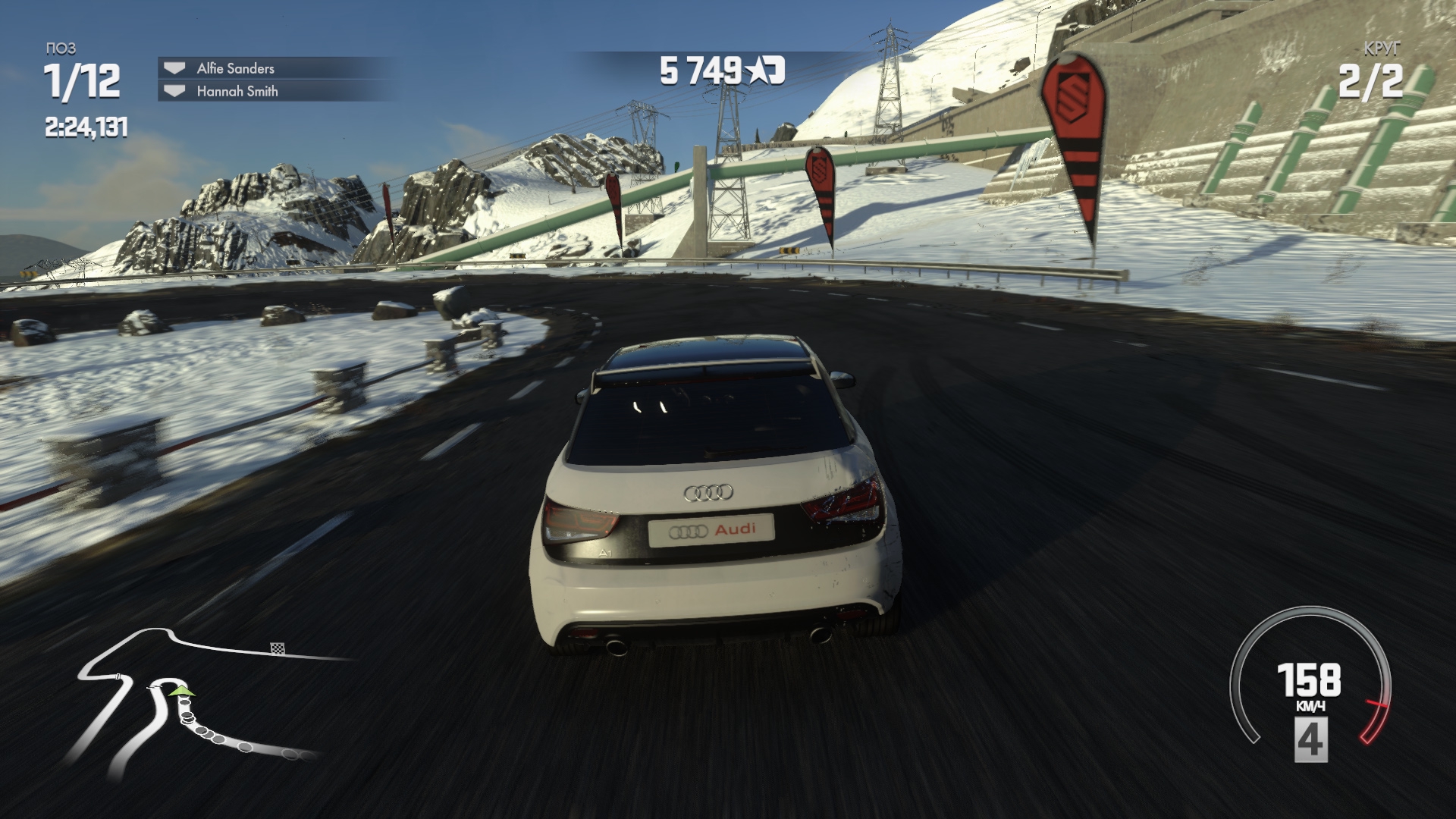
Task: Select the Hannah Smith opponent row
Action: (237, 91)
